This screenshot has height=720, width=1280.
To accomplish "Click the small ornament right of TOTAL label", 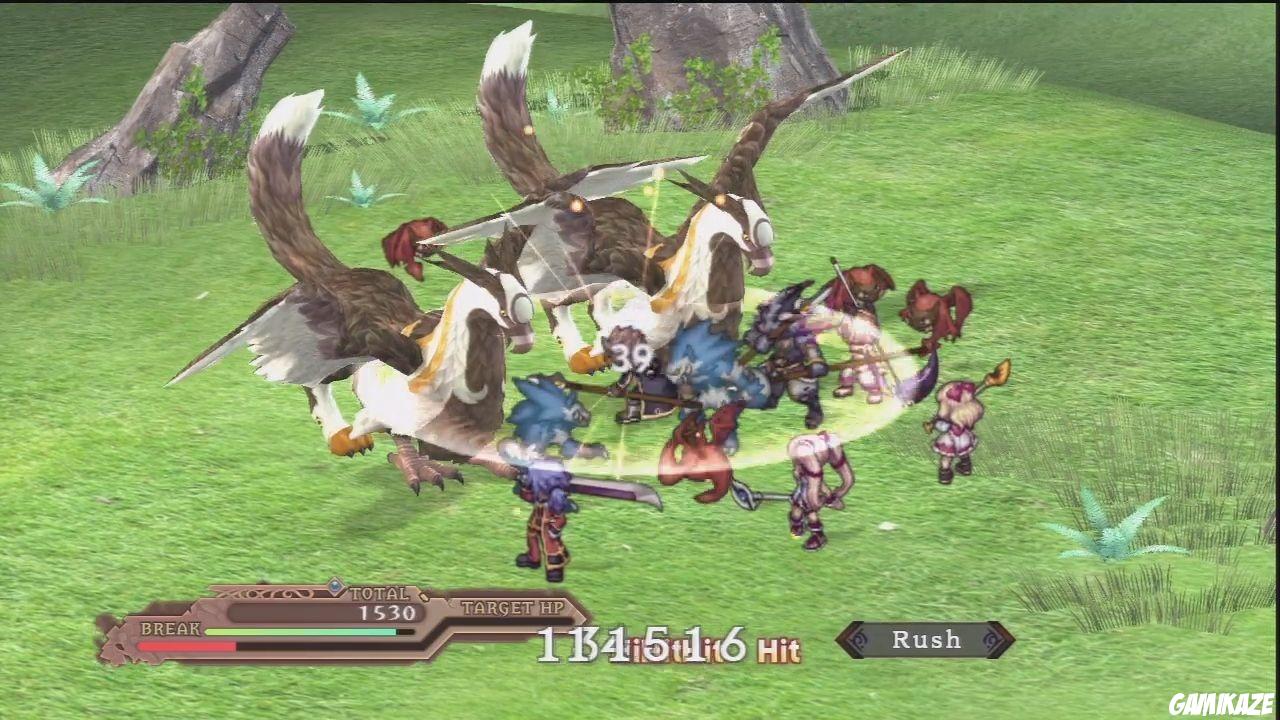I will coord(425,597).
